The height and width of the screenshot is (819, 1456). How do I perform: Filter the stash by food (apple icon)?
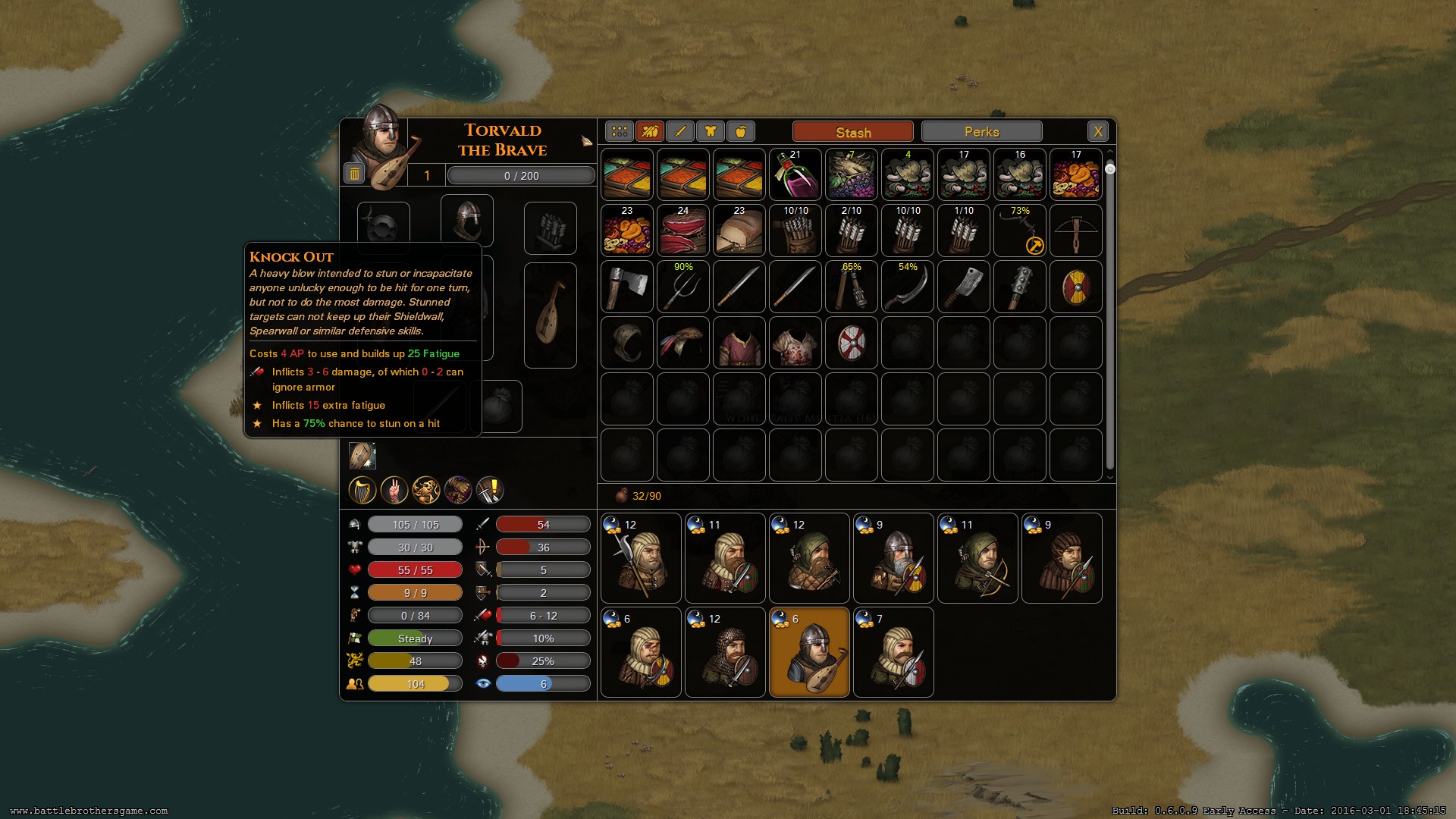click(x=741, y=132)
